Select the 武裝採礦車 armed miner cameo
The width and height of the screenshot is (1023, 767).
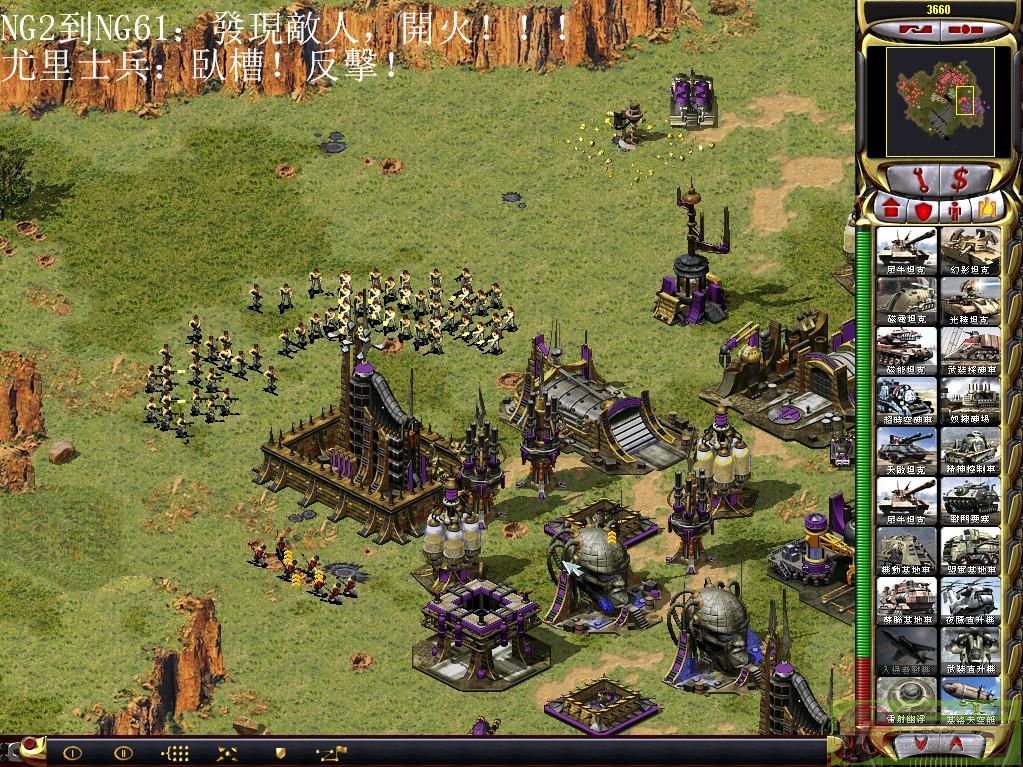(x=970, y=351)
